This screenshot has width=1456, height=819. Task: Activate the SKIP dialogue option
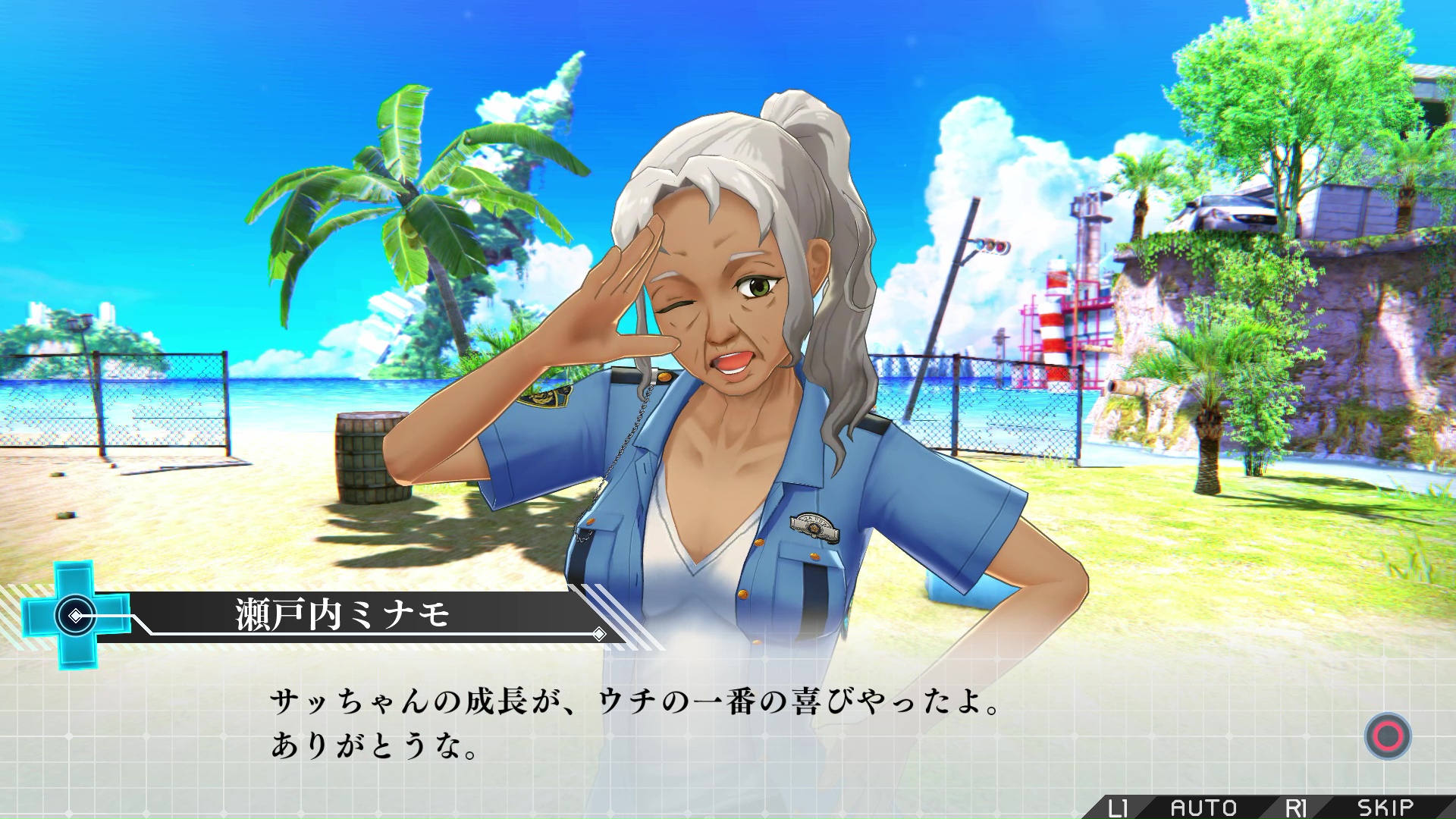1385,807
